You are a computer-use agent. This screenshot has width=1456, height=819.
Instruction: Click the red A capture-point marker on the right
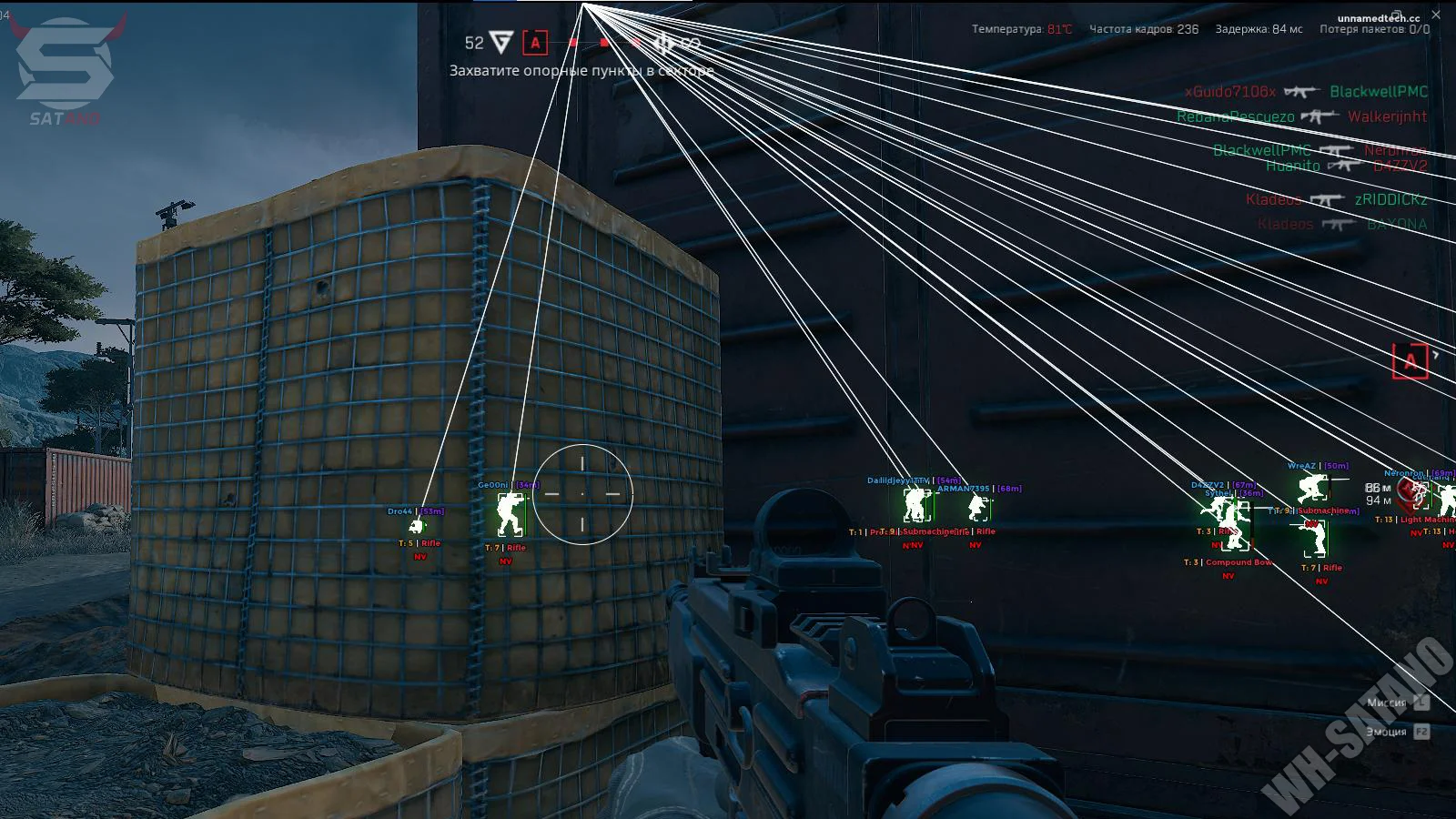[x=1410, y=361]
